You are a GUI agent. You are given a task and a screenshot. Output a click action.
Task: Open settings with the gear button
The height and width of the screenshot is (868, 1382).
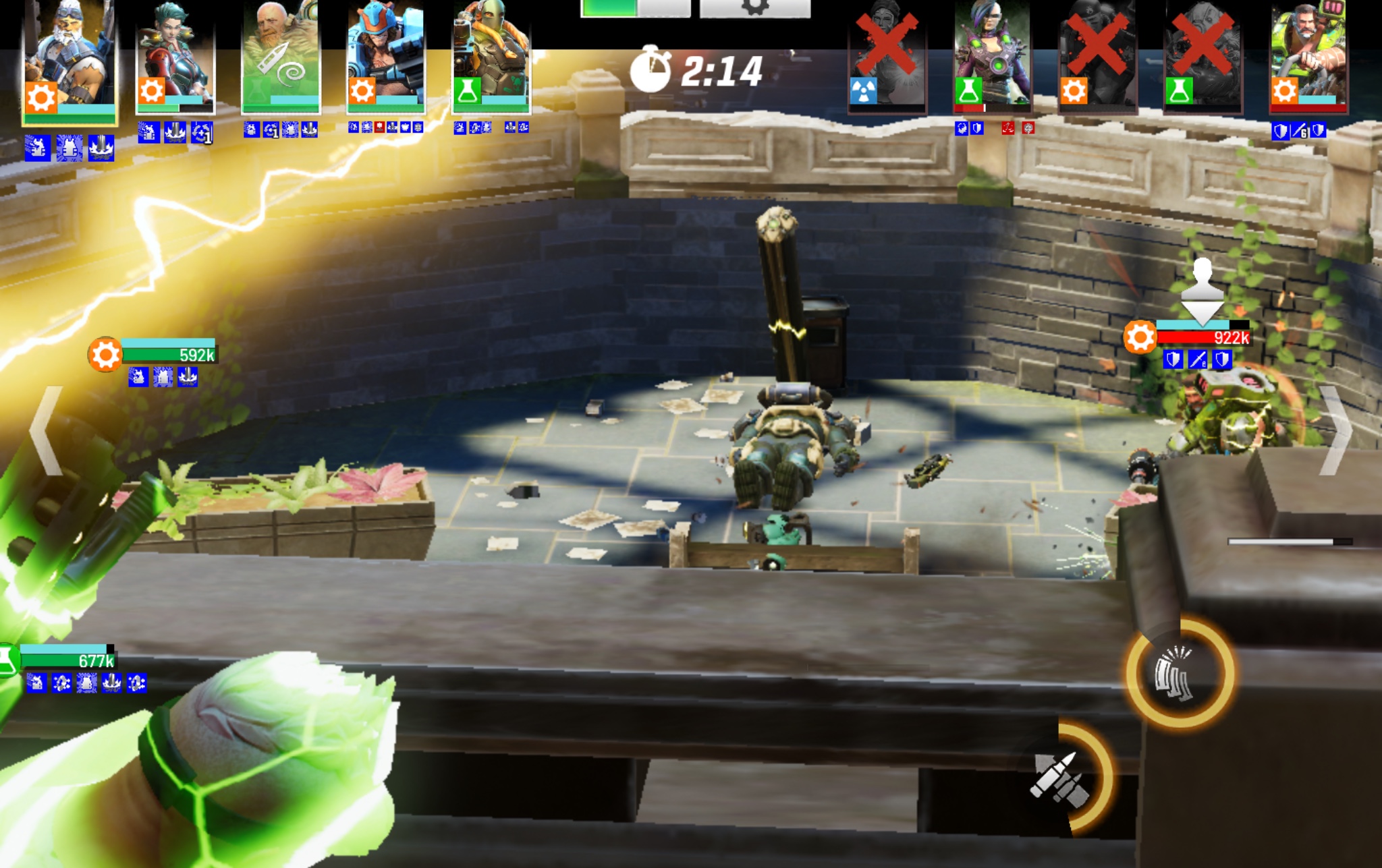pyautogui.click(x=754, y=7)
